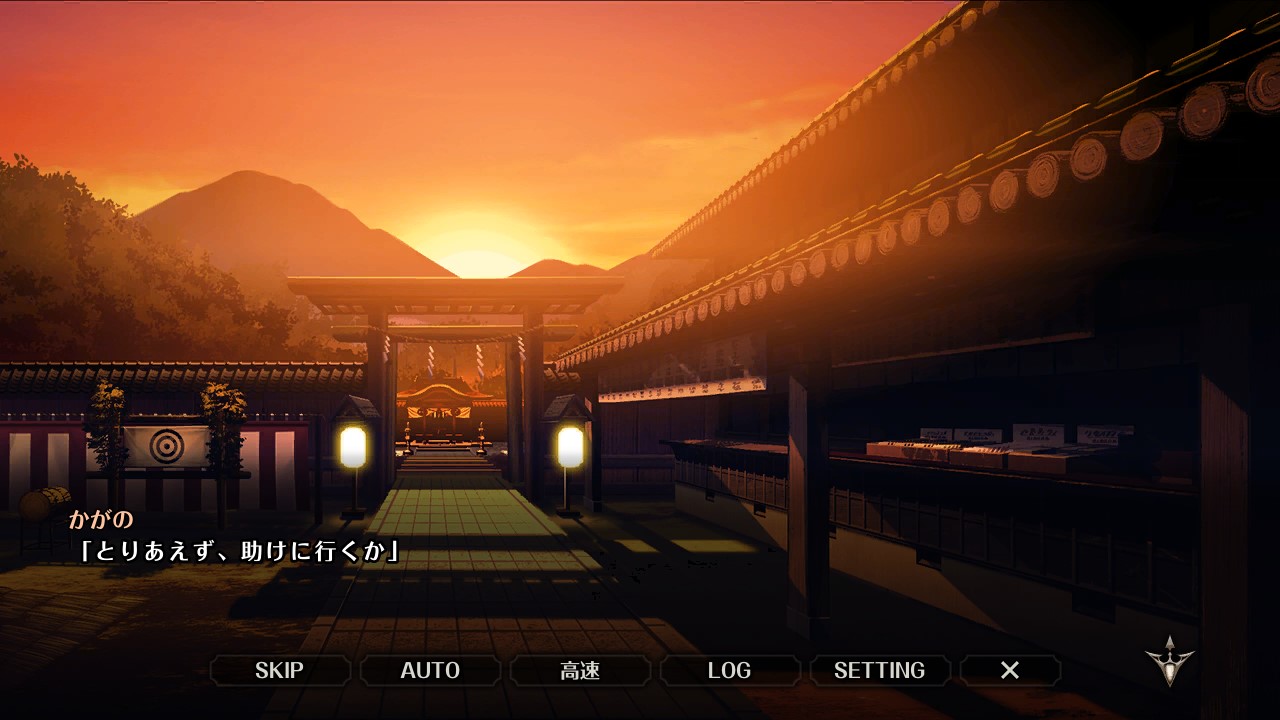Open the dialogue LOG

click(729, 670)
